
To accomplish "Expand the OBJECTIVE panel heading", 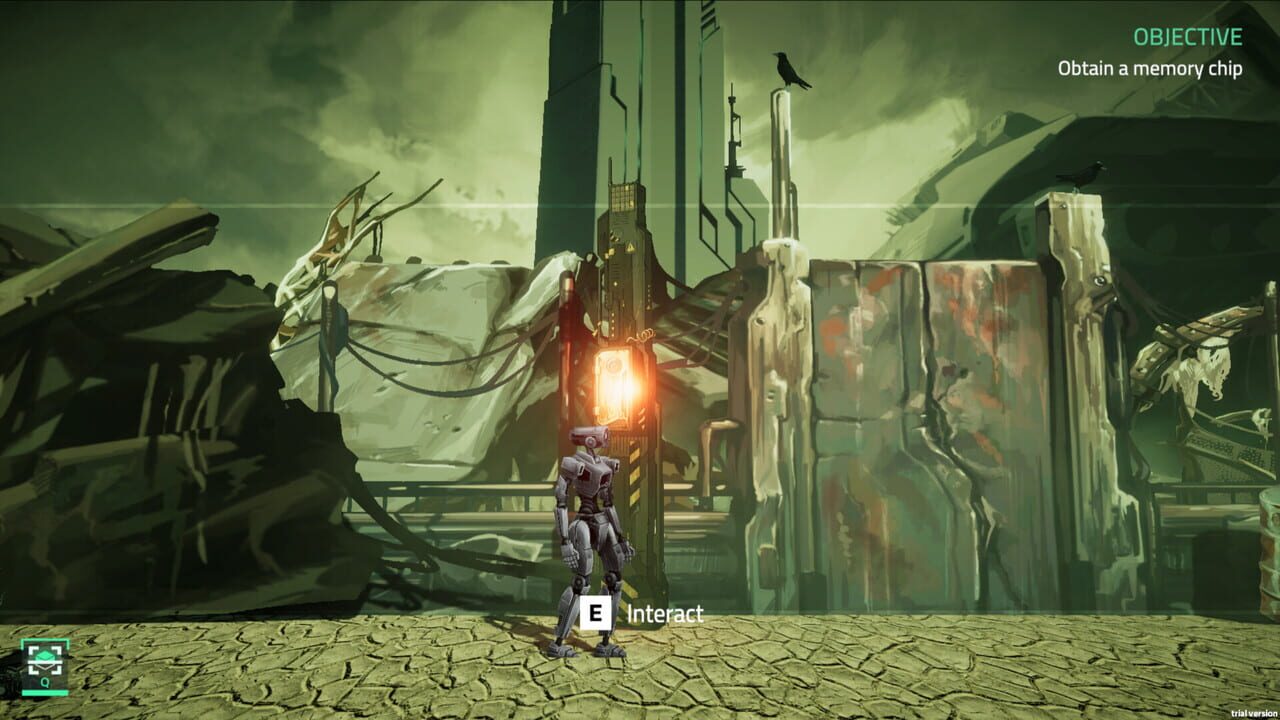I will point(1186,38).
